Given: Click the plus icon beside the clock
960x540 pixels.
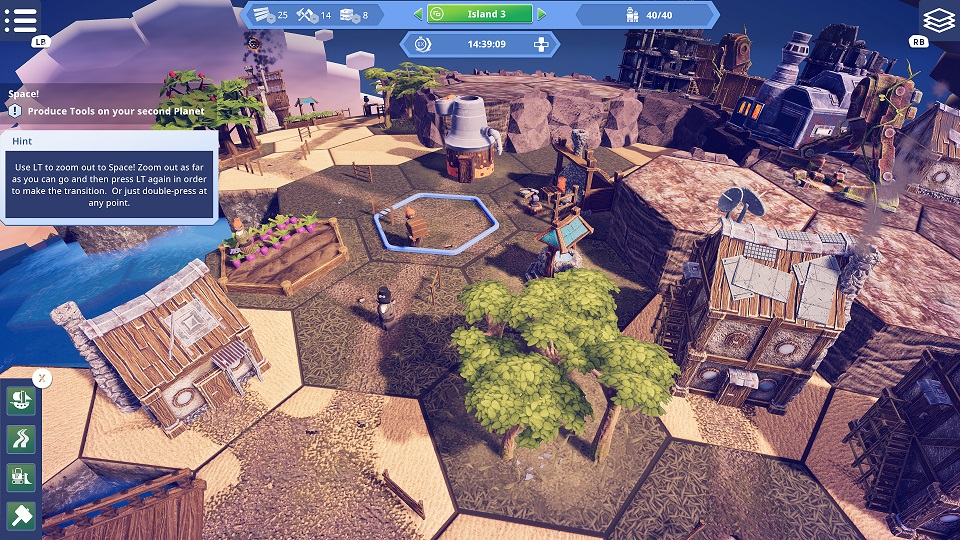Looking at the screenshot, I should (541, 44).
